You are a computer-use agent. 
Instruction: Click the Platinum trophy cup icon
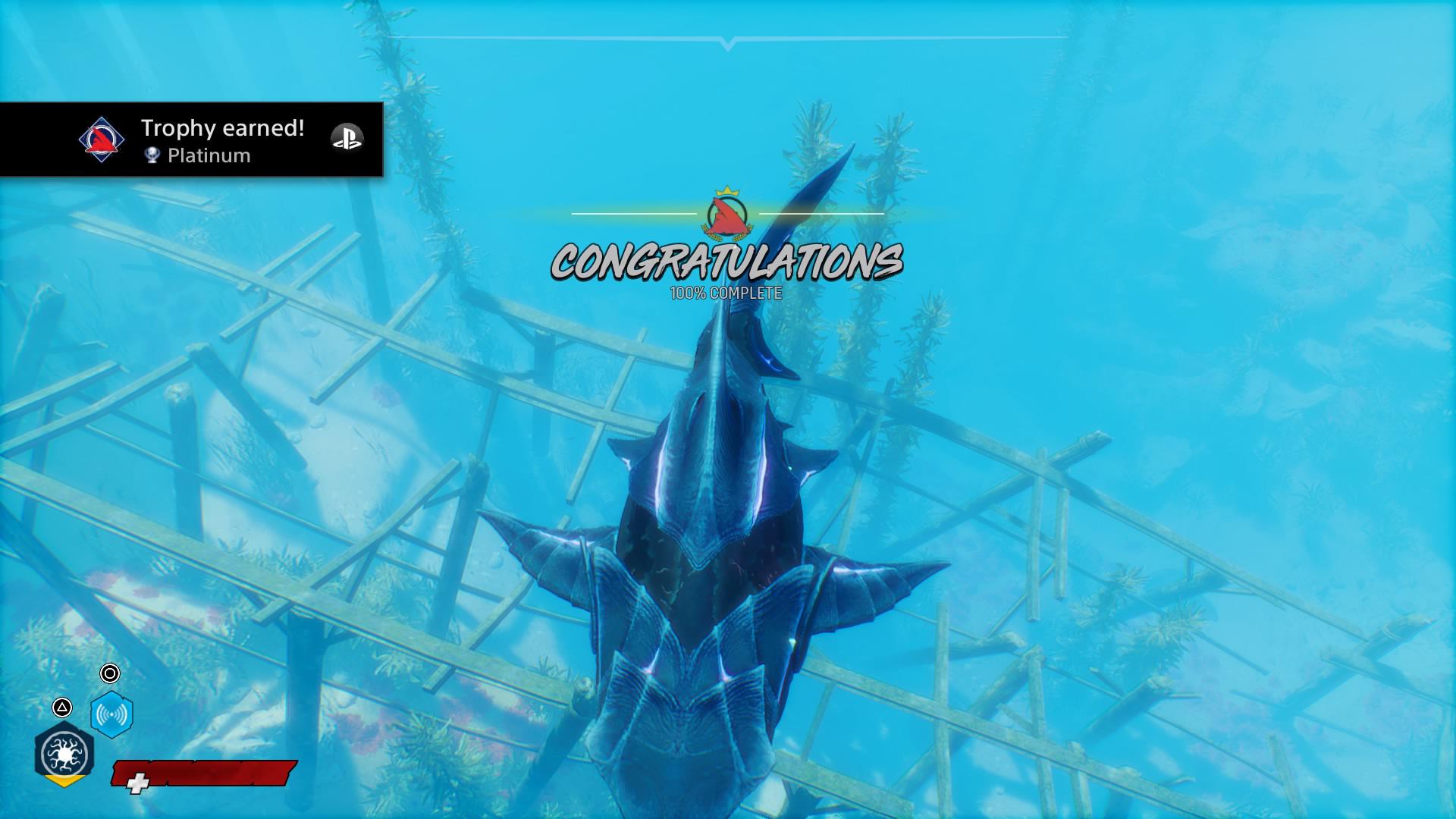pyautogui.click(x=152, y=156)
